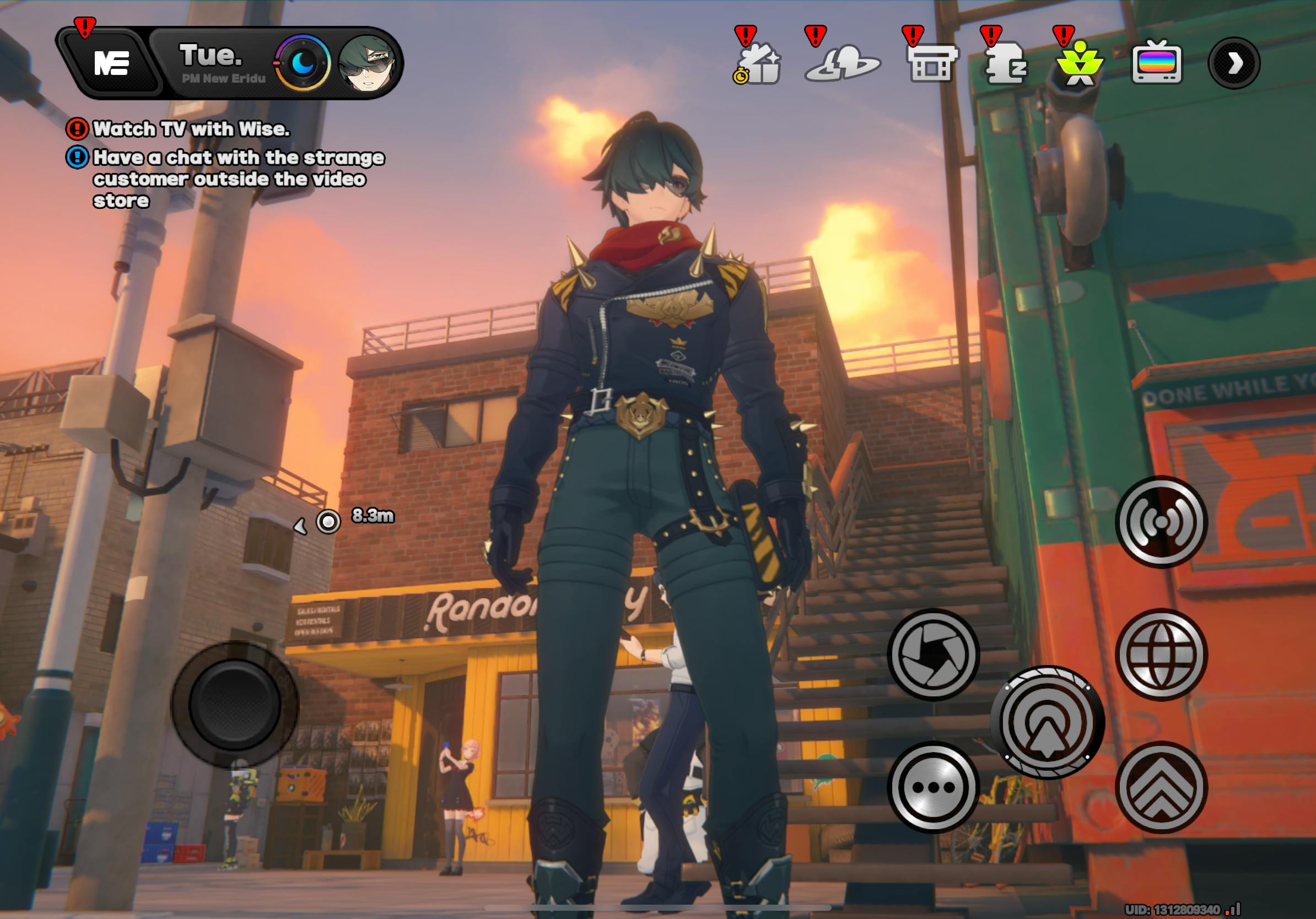Select the 'Watch TV with Wise' objective
Viewport: 1316px width, 919px height.
(191, 129)
